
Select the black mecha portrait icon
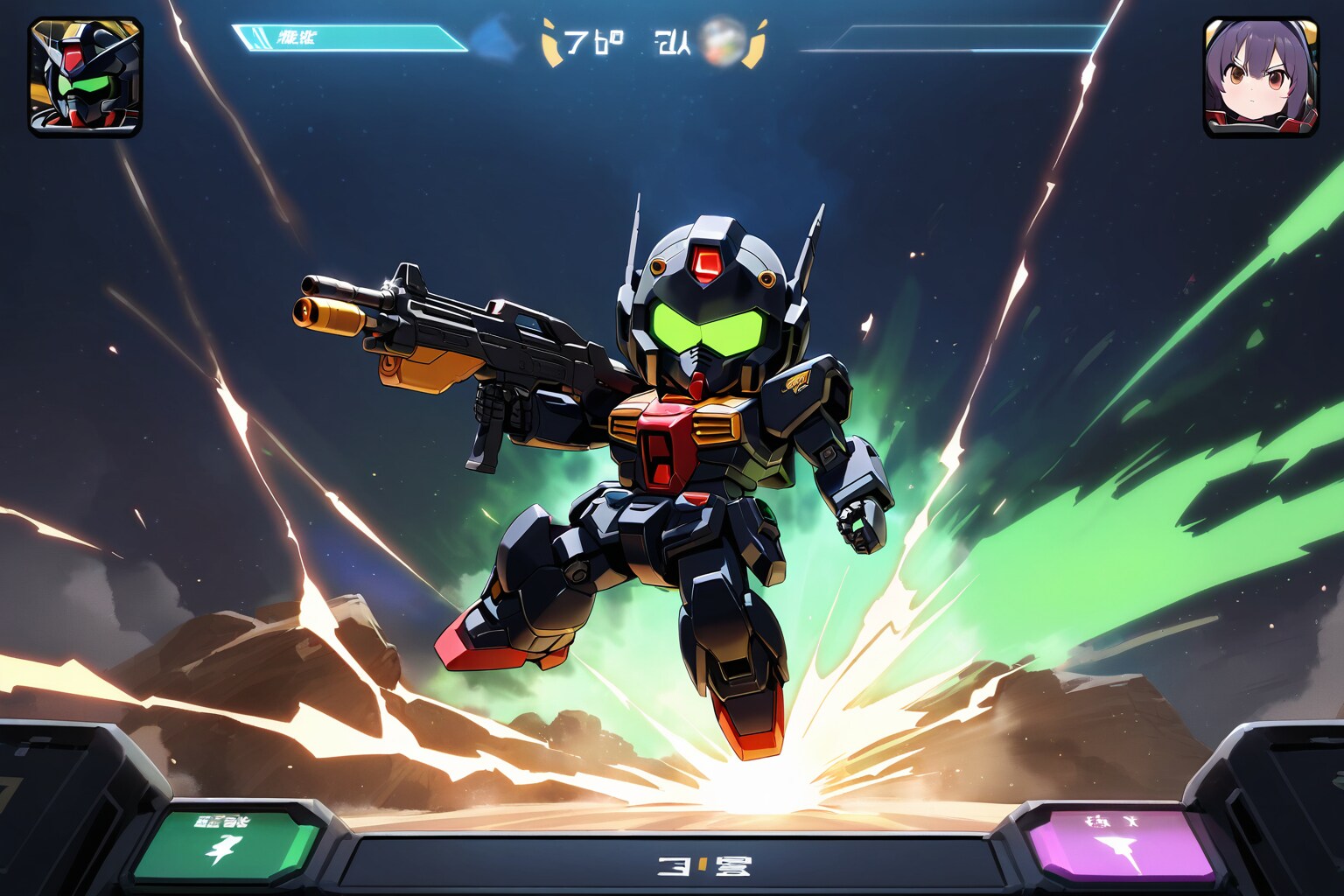pyautogui.click(x=86, y=77)
